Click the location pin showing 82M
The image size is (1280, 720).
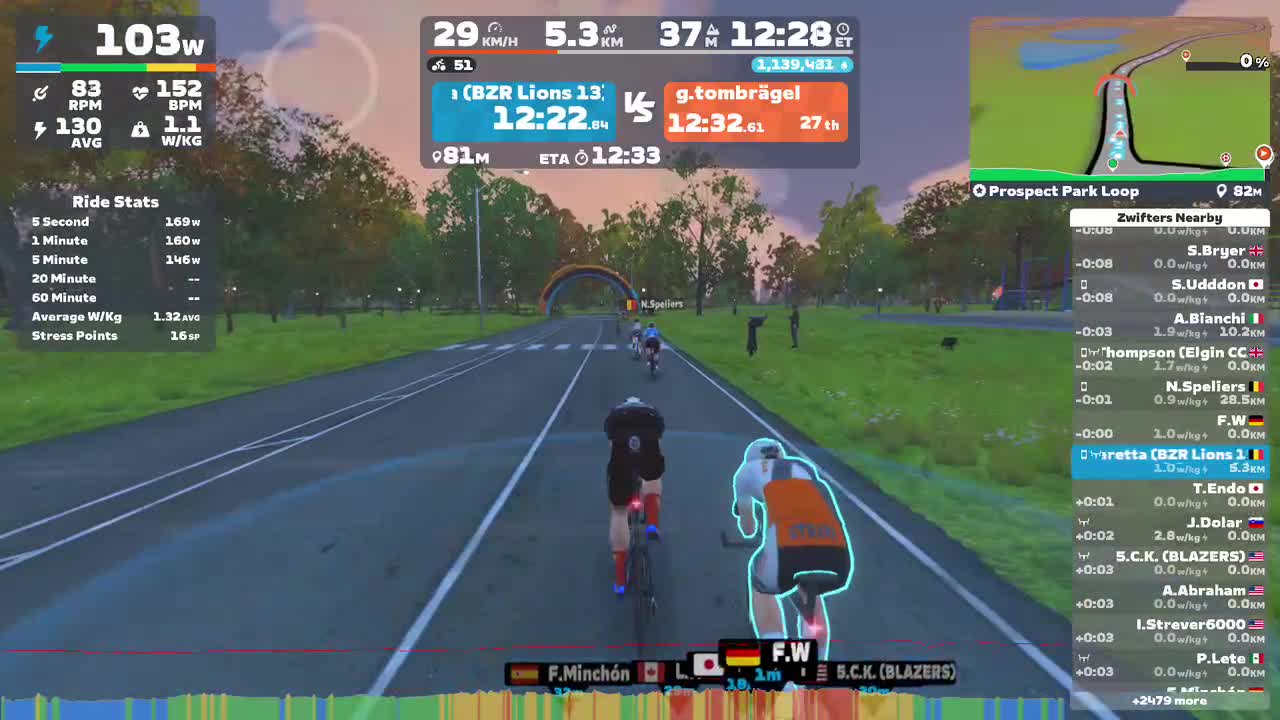pos(1222,191)
